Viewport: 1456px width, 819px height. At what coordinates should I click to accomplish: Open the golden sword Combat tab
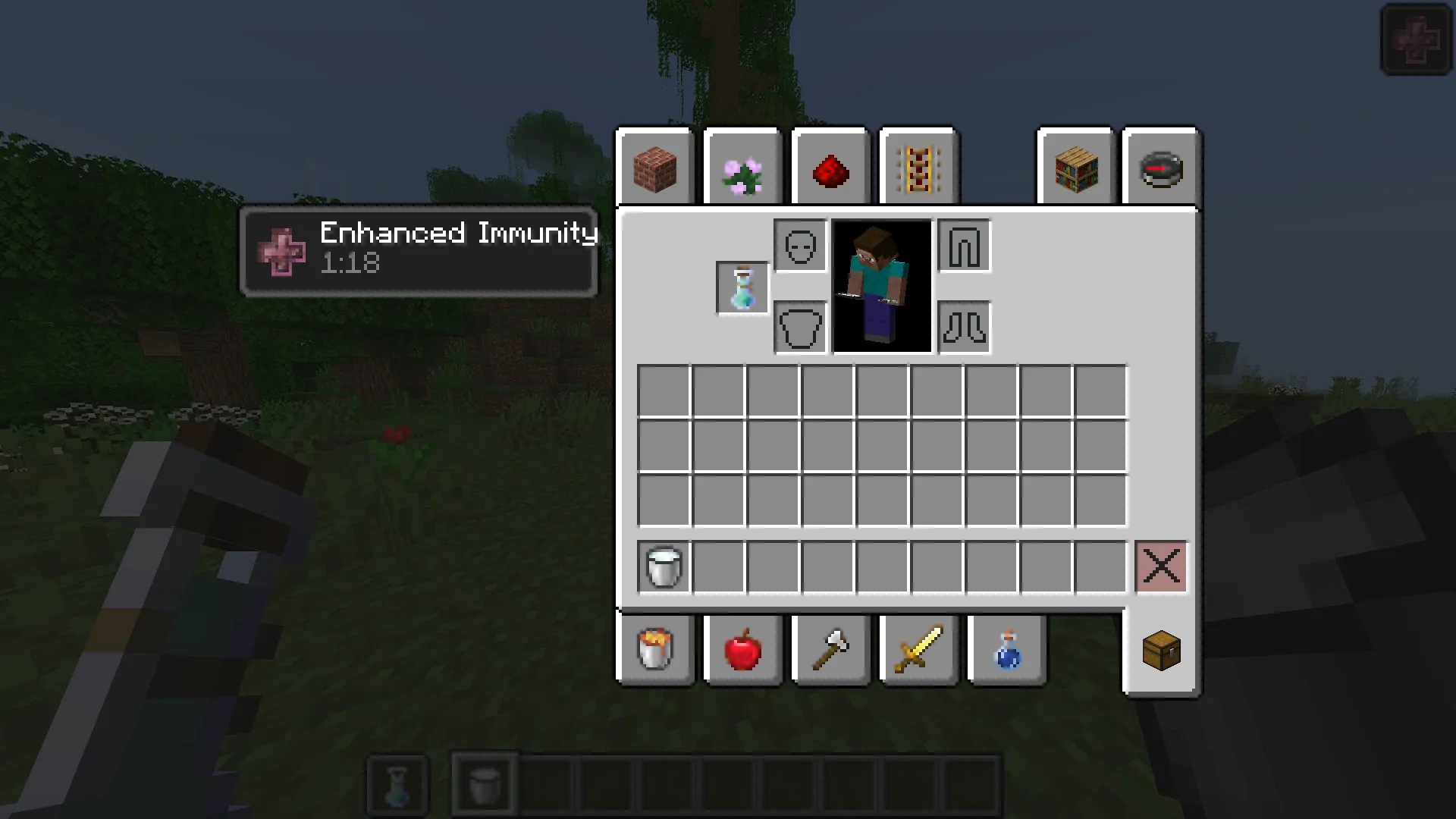click(x=918, y=651)
